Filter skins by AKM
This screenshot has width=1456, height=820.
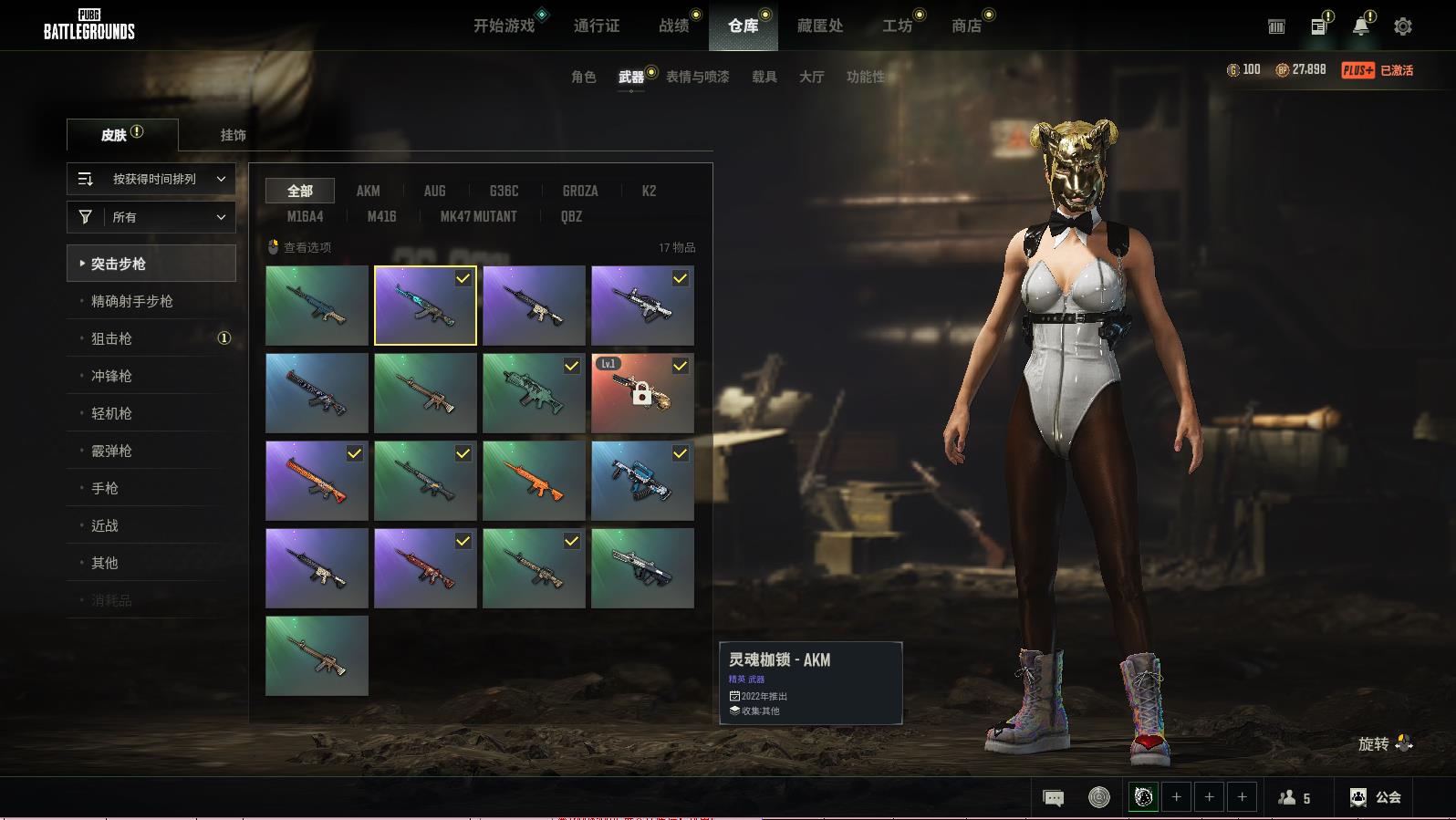click(368, 191)
